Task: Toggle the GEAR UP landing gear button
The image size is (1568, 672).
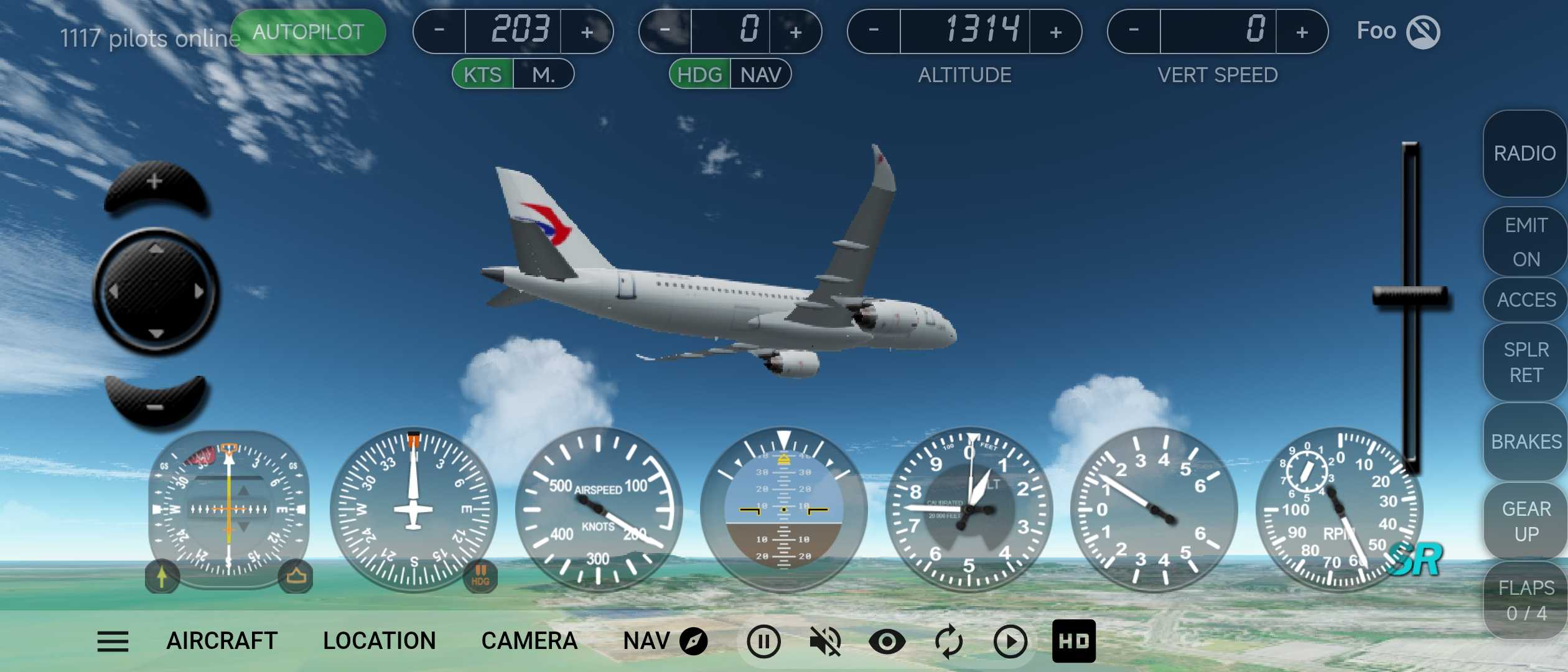Action: click(x=1526, y=521)
